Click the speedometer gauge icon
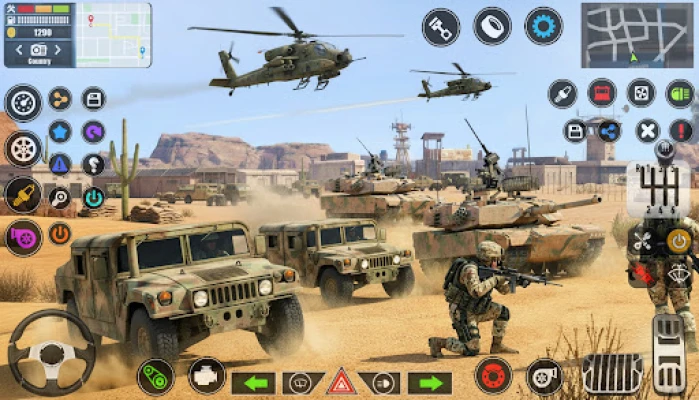Screen dimensions: 699x400 point(22,102)
